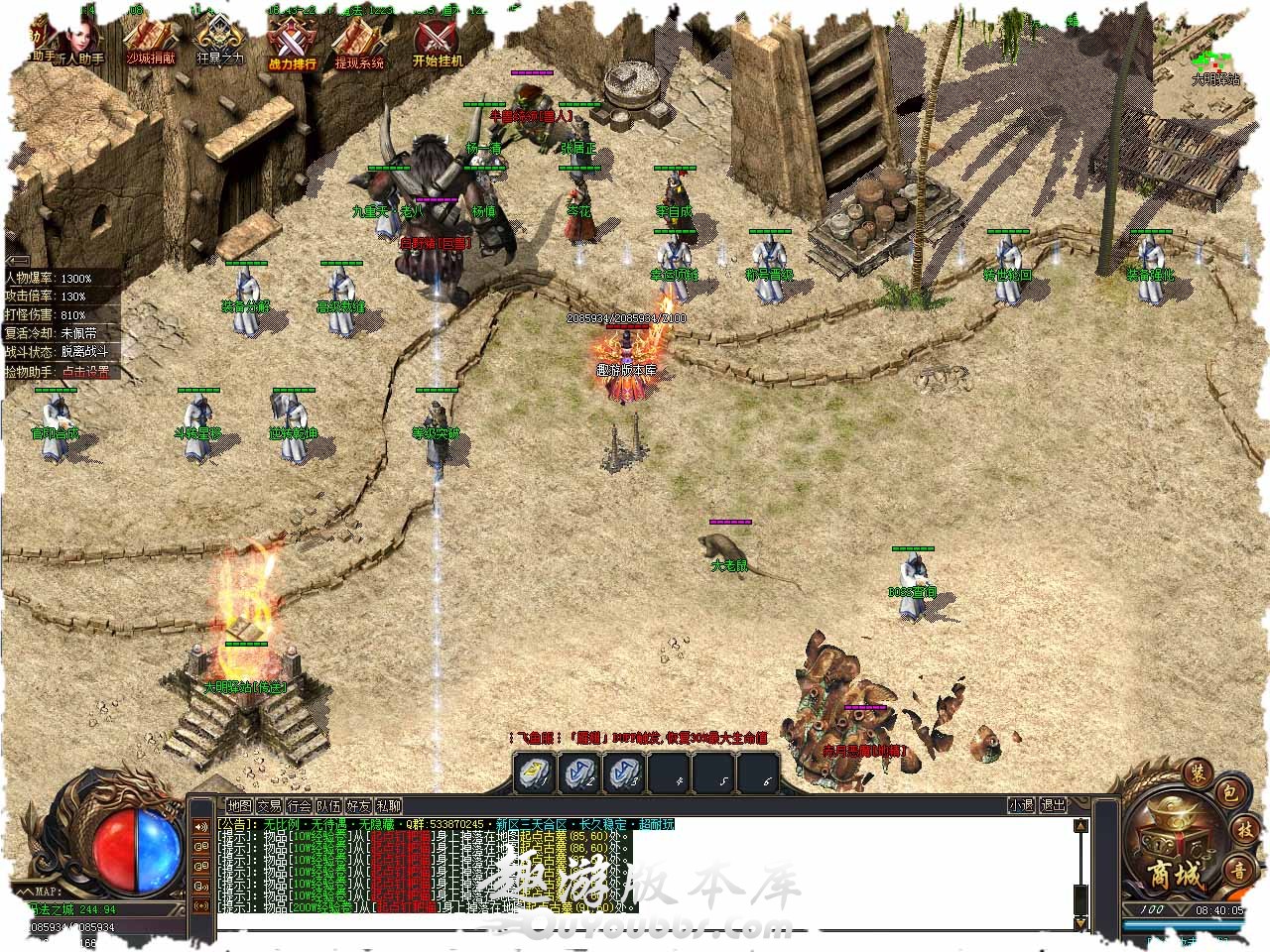Click the 小退 logout button
Screen dimensions: 1270x952
[1021, 805]
